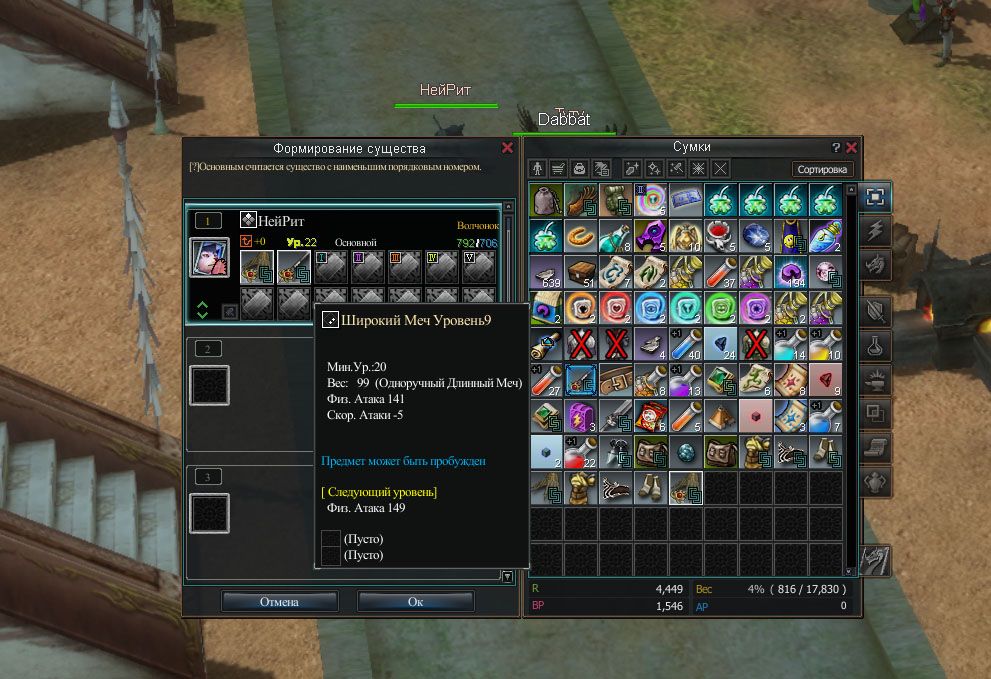Choose the blue gem item slot
Image resolution: width=991 pixels, height=679 pixels.
tap(756, 236)
